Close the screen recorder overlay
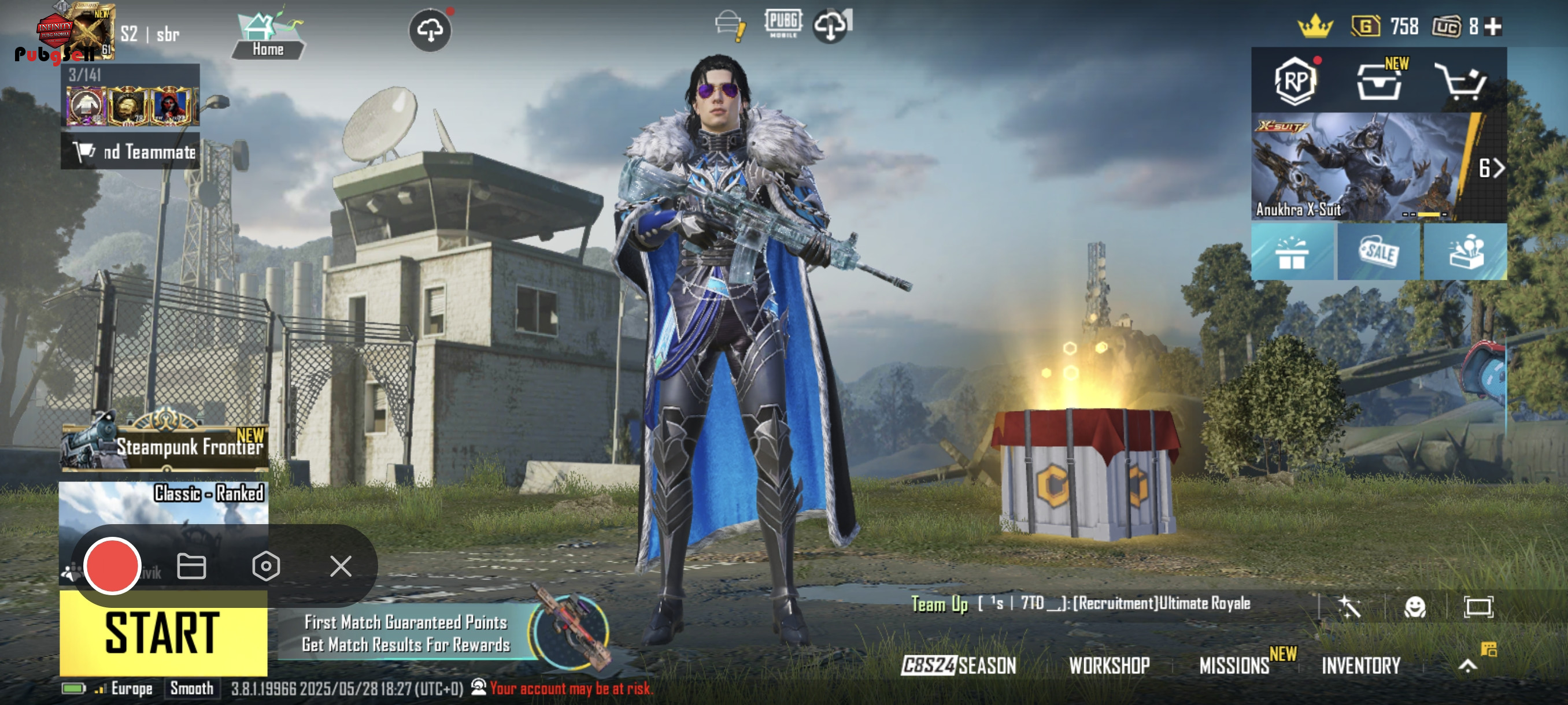 coord(341,566)
